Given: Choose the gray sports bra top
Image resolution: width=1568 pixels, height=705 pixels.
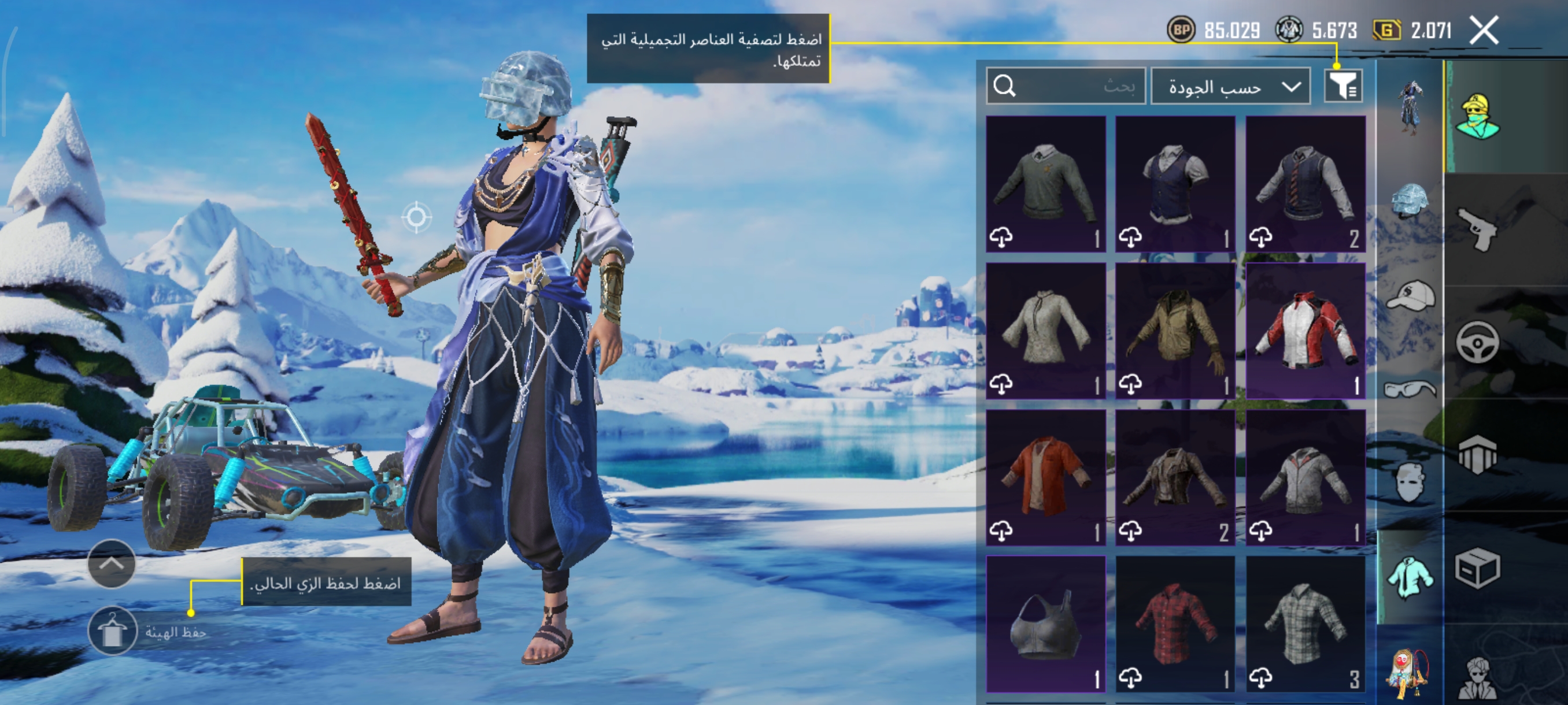Looking at the screenshot, I should pyautogui.click(x=1045, y=624).
